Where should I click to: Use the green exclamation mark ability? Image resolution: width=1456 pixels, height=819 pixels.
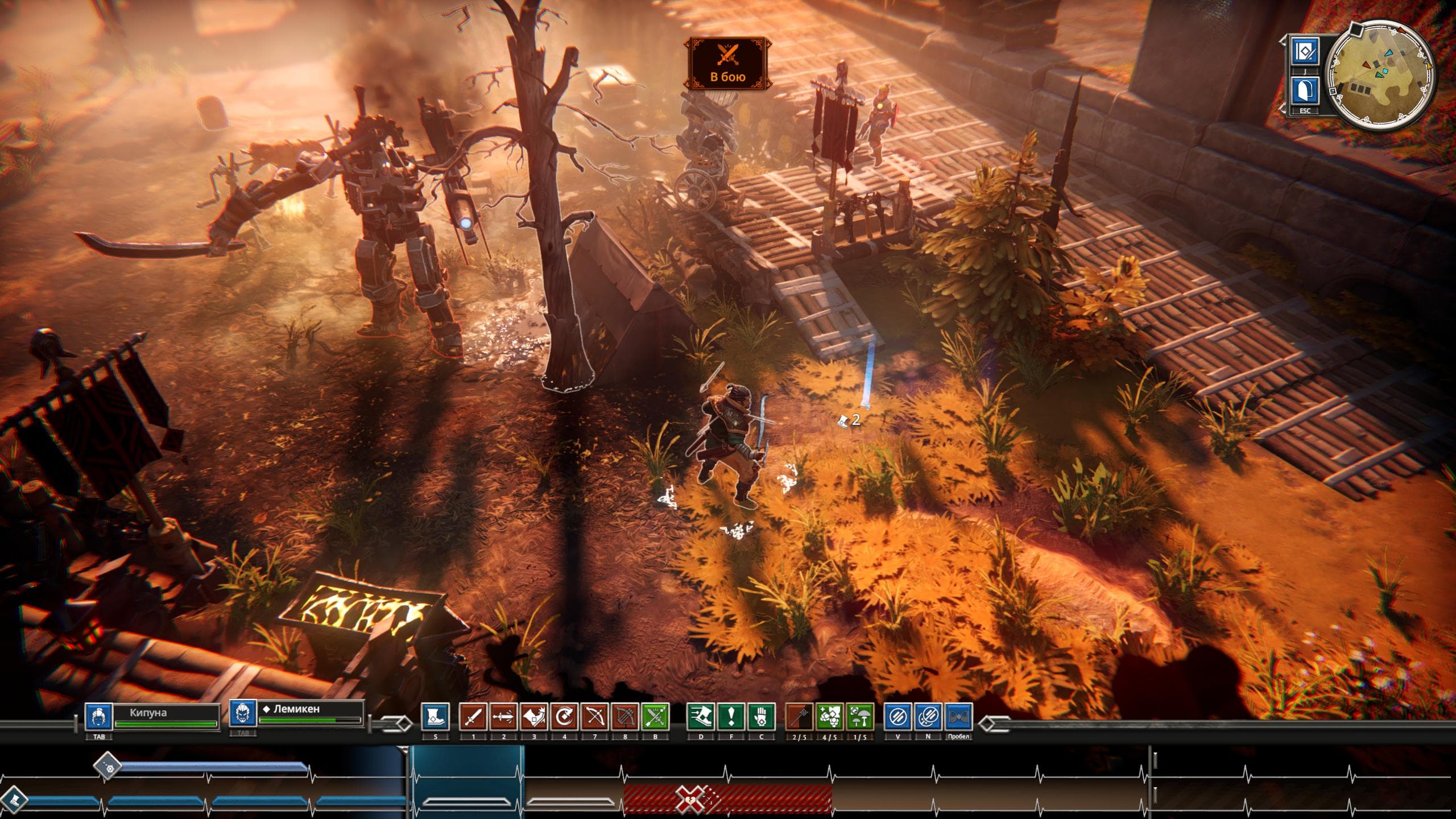(x=731, y=717)
